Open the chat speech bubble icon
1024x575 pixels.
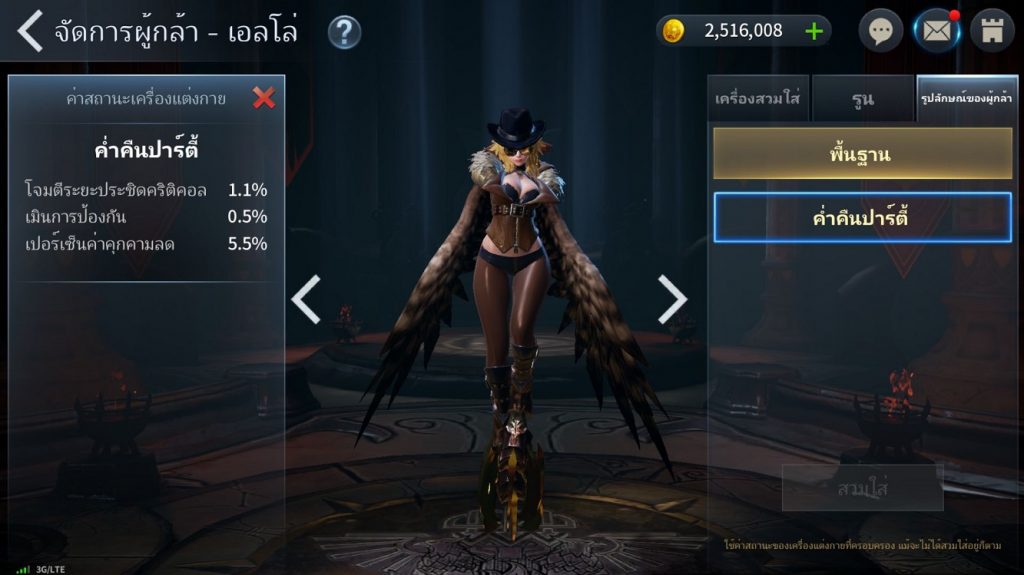[880, 31]
